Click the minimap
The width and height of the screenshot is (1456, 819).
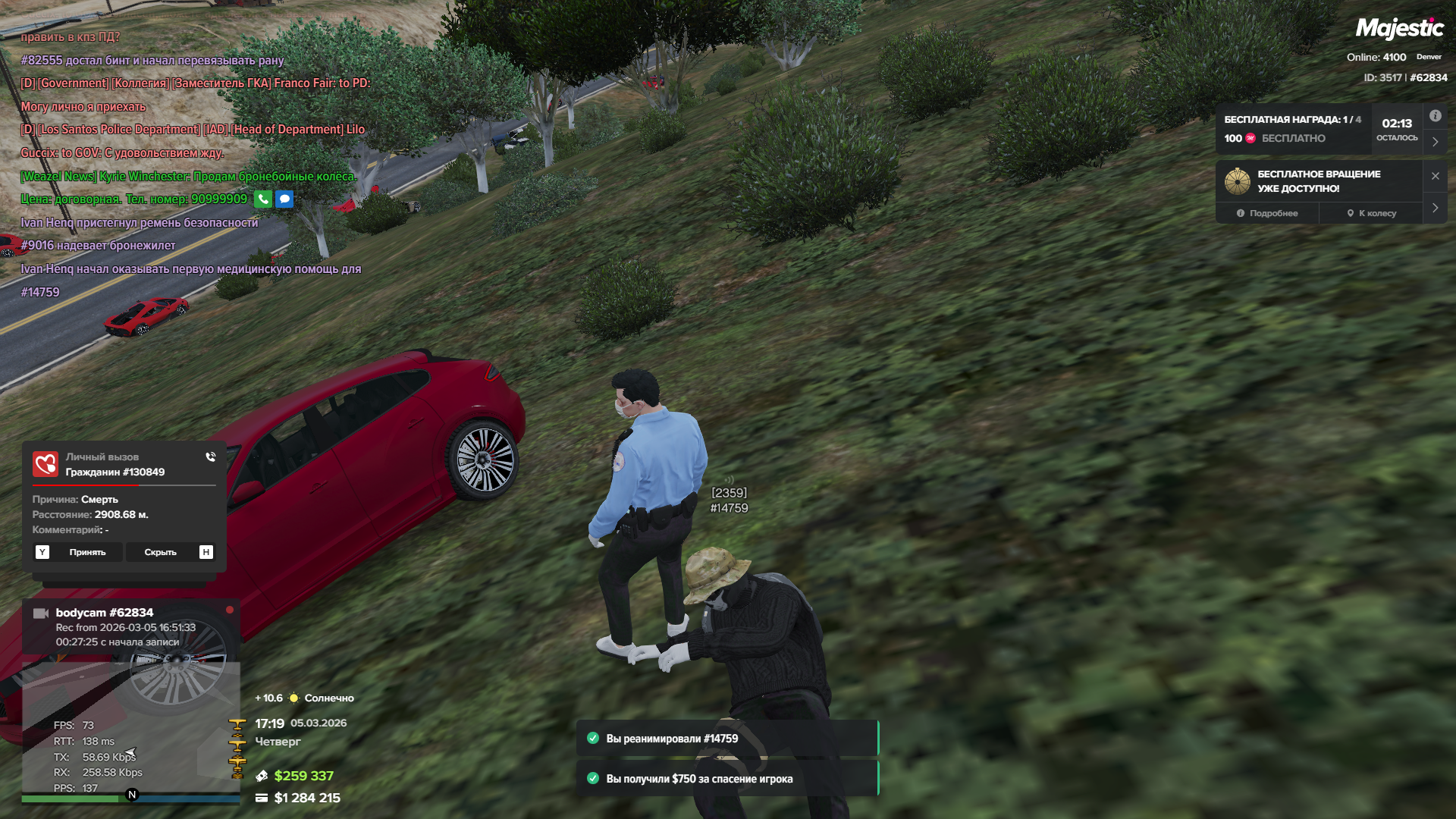pyautogui.click(x=130, y=728)
